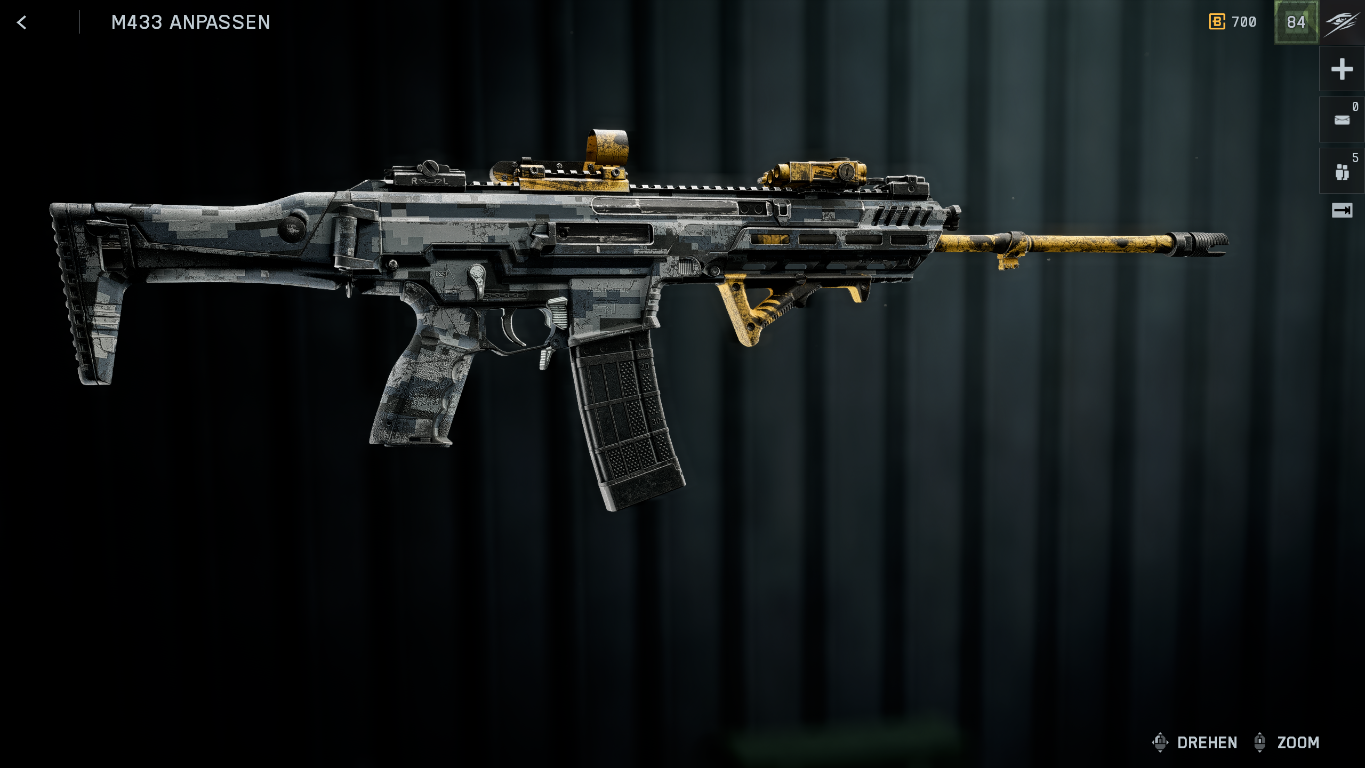Image resolution: width=1365 pixels, height=768 pixels.
Task: Go back using the left chevron arrow
Action: [x=21, y=22]
